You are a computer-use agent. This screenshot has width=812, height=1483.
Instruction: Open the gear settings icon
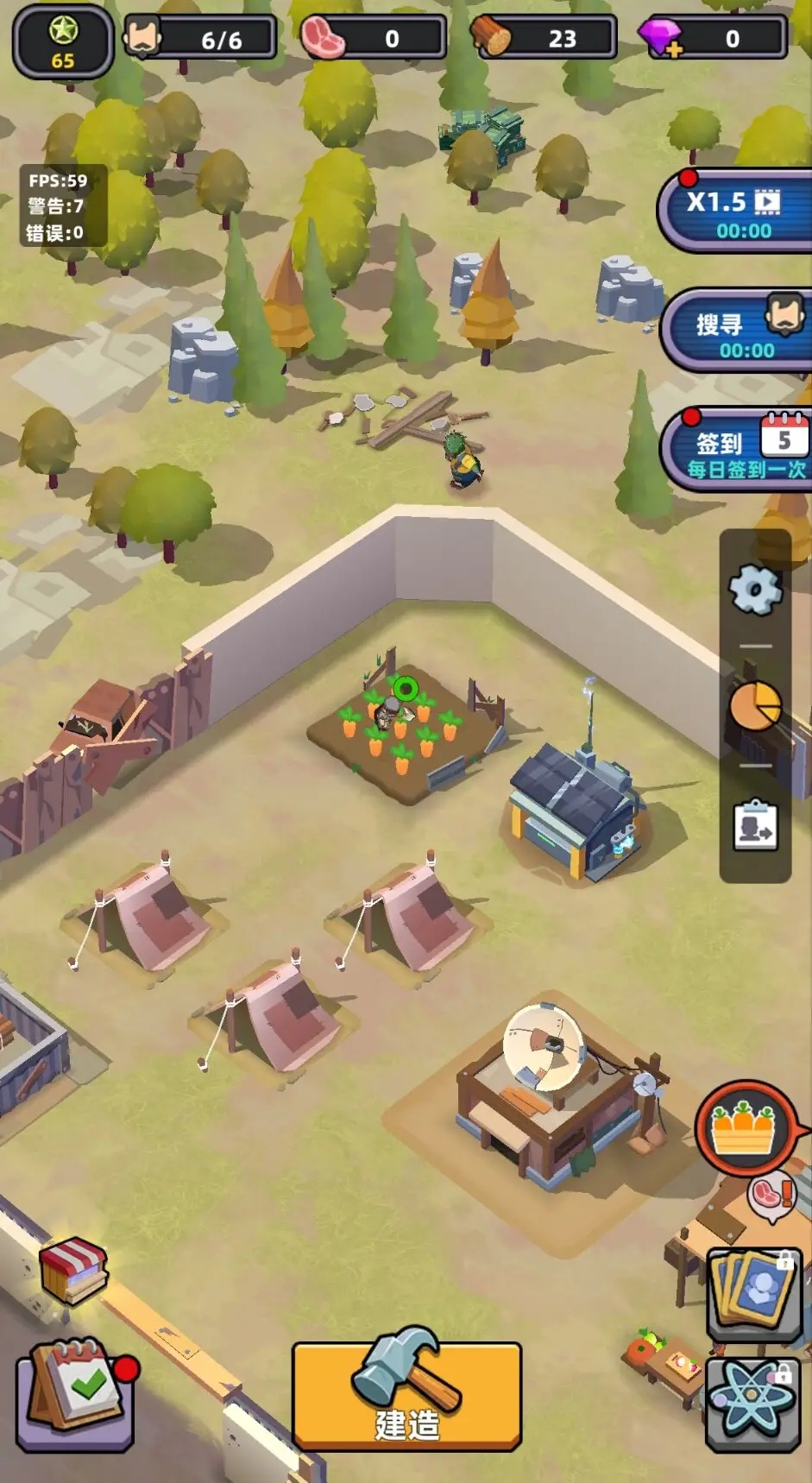tap(755, 590)
